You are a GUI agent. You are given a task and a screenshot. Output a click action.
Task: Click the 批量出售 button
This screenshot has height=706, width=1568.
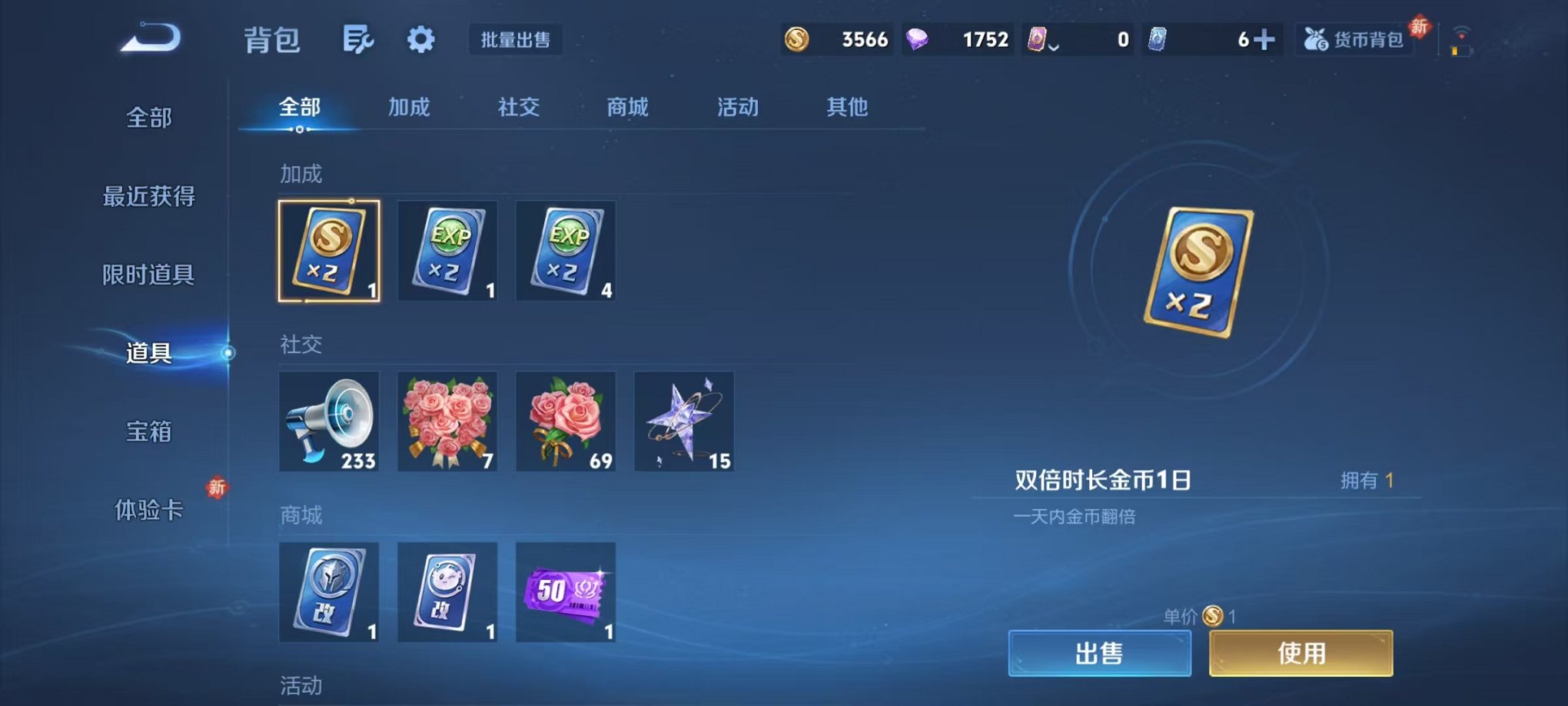click(517, 40)
